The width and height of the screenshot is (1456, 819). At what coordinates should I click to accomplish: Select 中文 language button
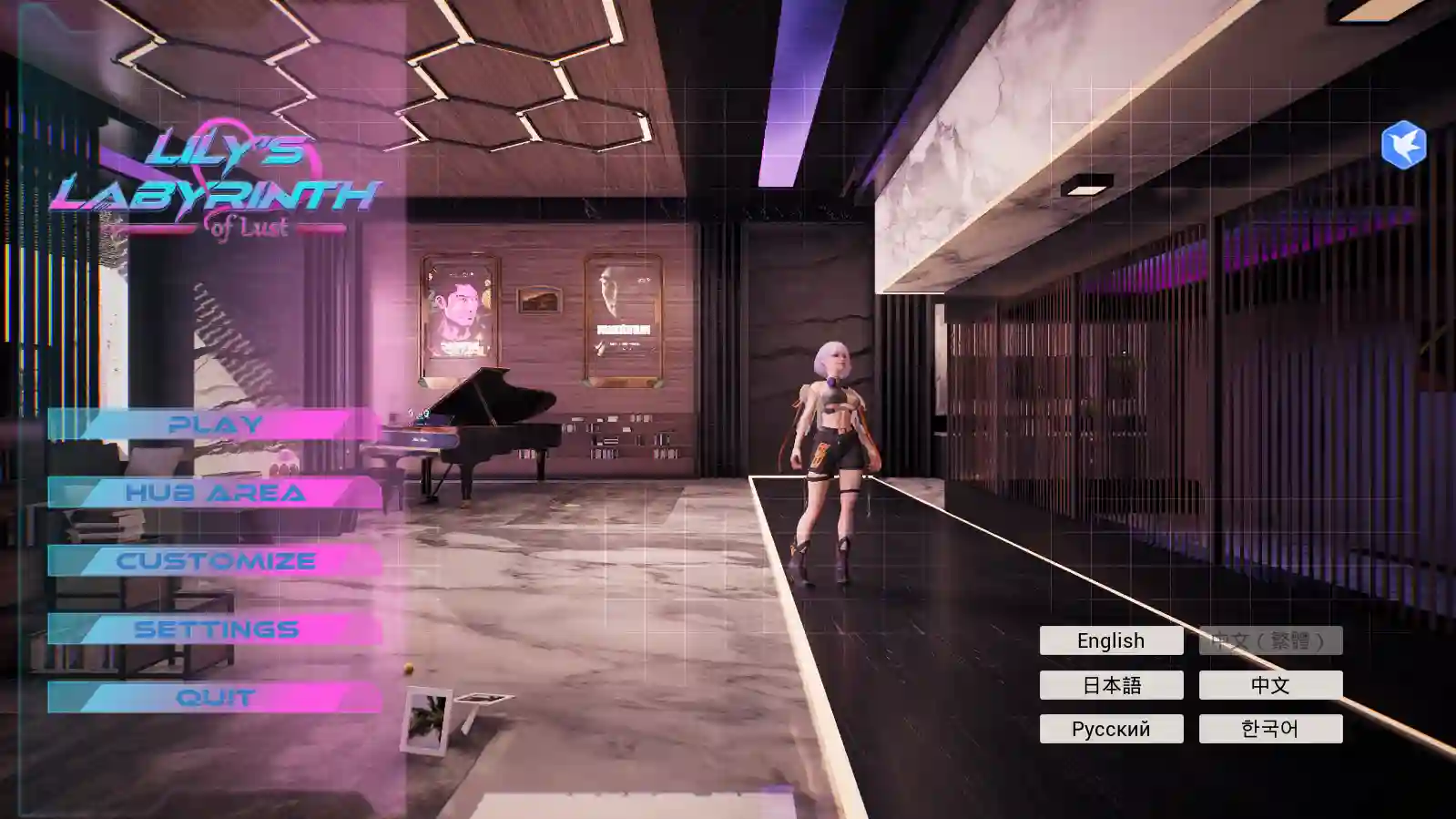coord(1272,685)
